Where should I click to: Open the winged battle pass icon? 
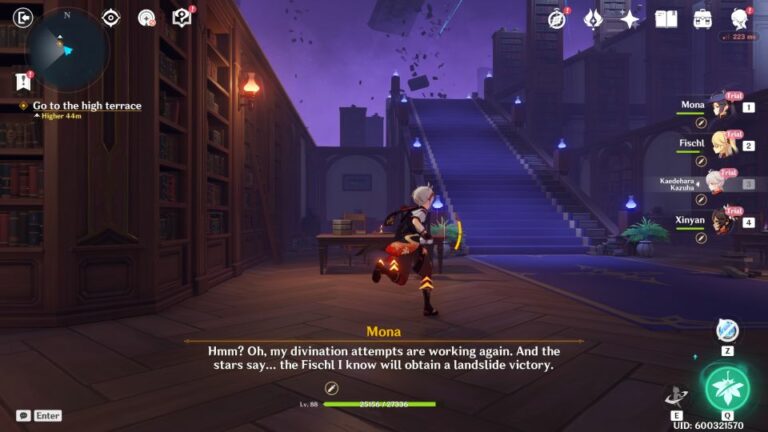coord(593,19)
